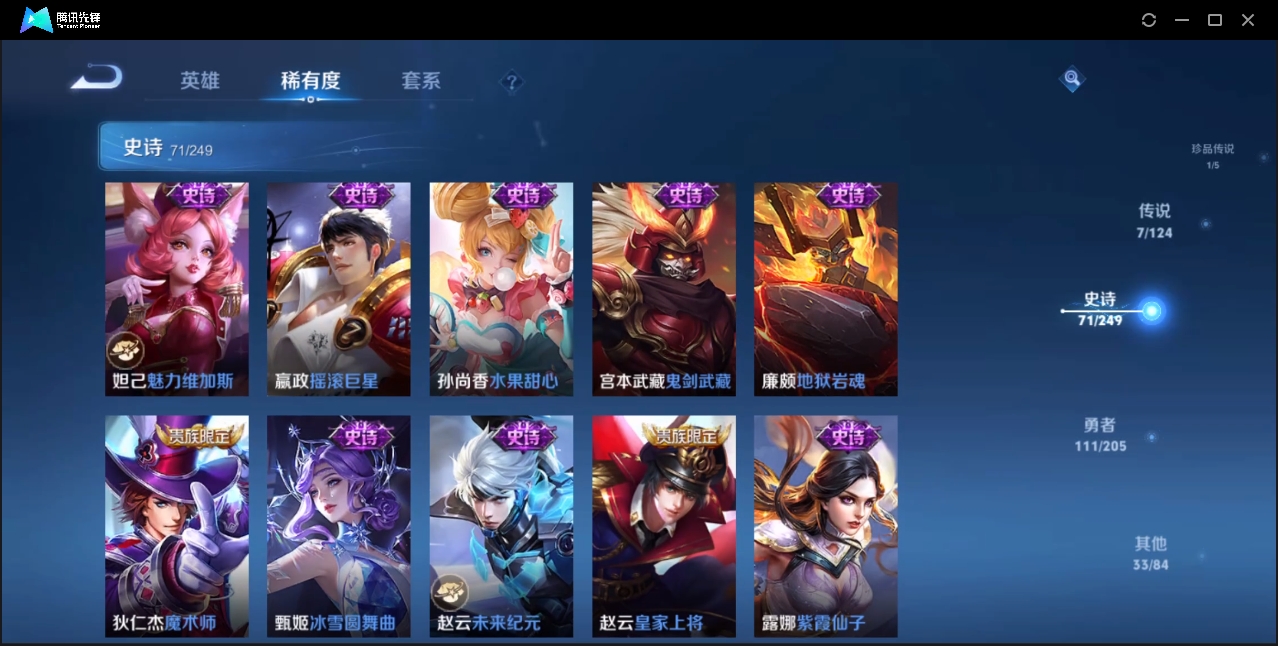Go back with the return arrow

coord(97,77)
